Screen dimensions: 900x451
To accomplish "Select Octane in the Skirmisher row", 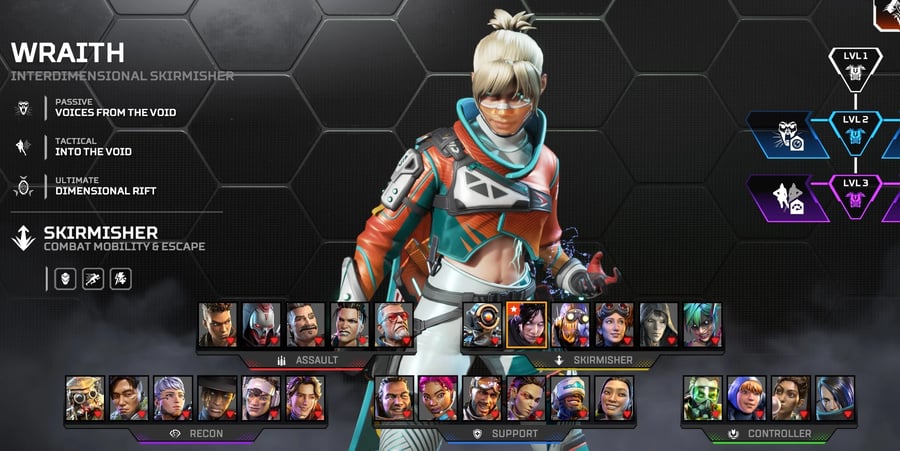I will click(x=570, y=325).
